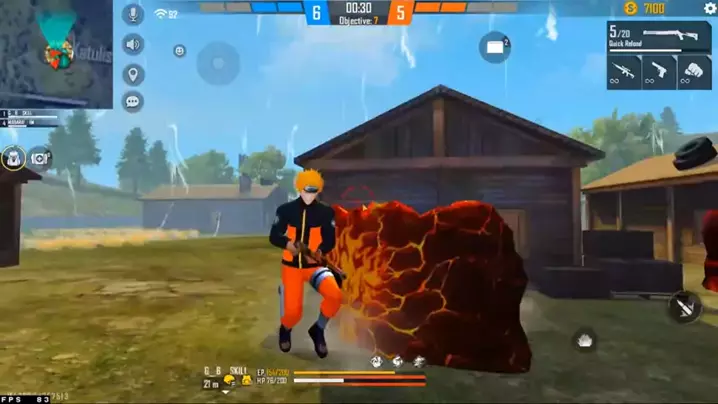Open the chat bubble button
Image resolution: width=718 pixels, height=404 pixels.
132,101
